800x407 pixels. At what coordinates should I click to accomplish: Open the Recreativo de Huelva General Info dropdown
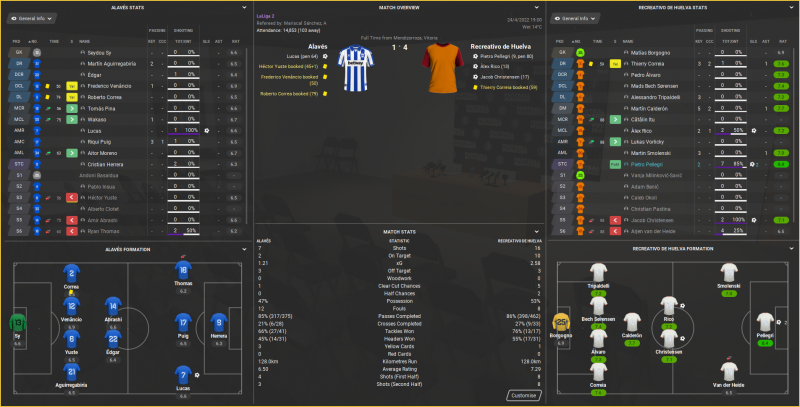pyautogui.click(x=574, y=19)
